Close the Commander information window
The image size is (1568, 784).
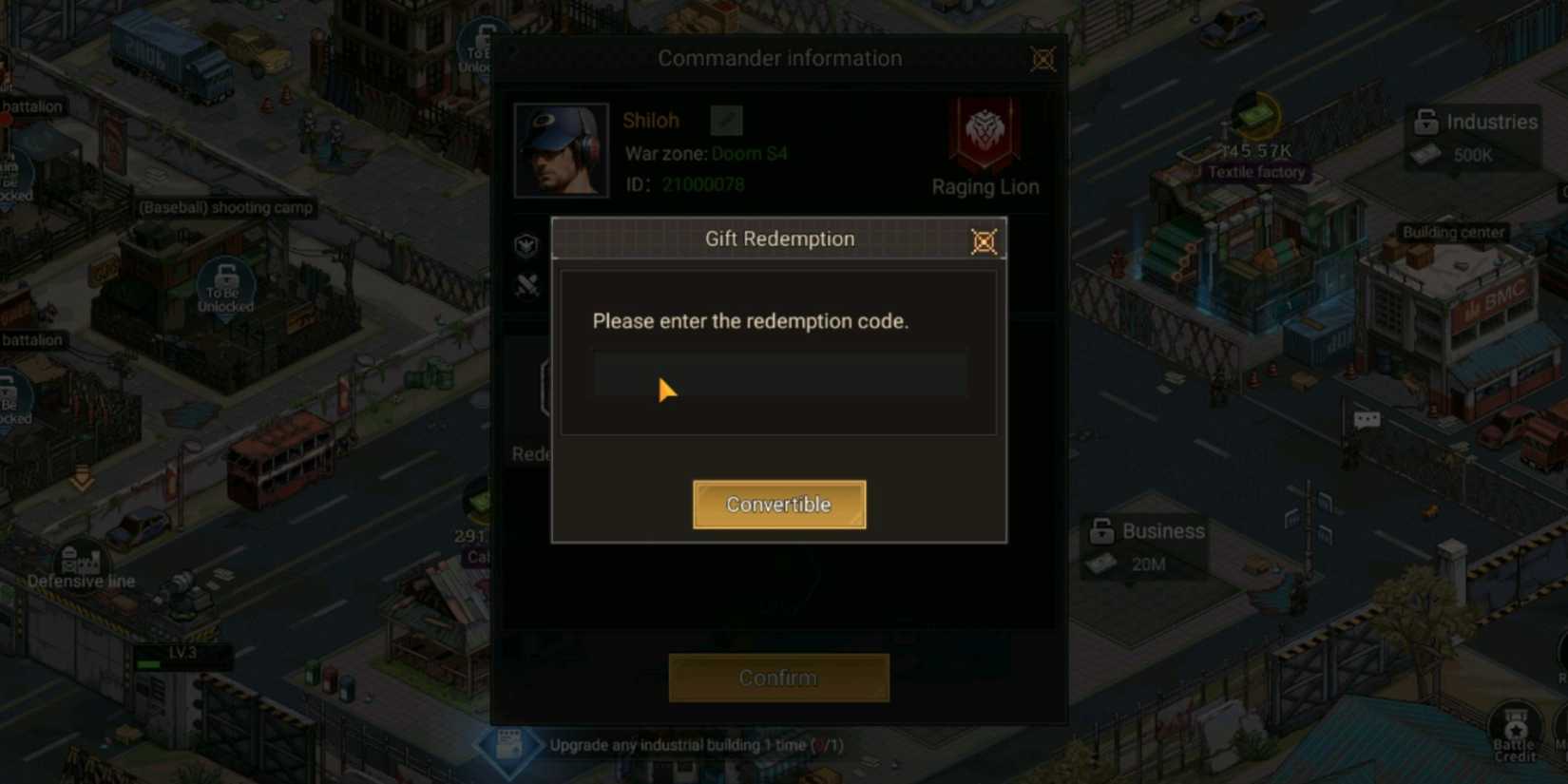point(1042,58)
